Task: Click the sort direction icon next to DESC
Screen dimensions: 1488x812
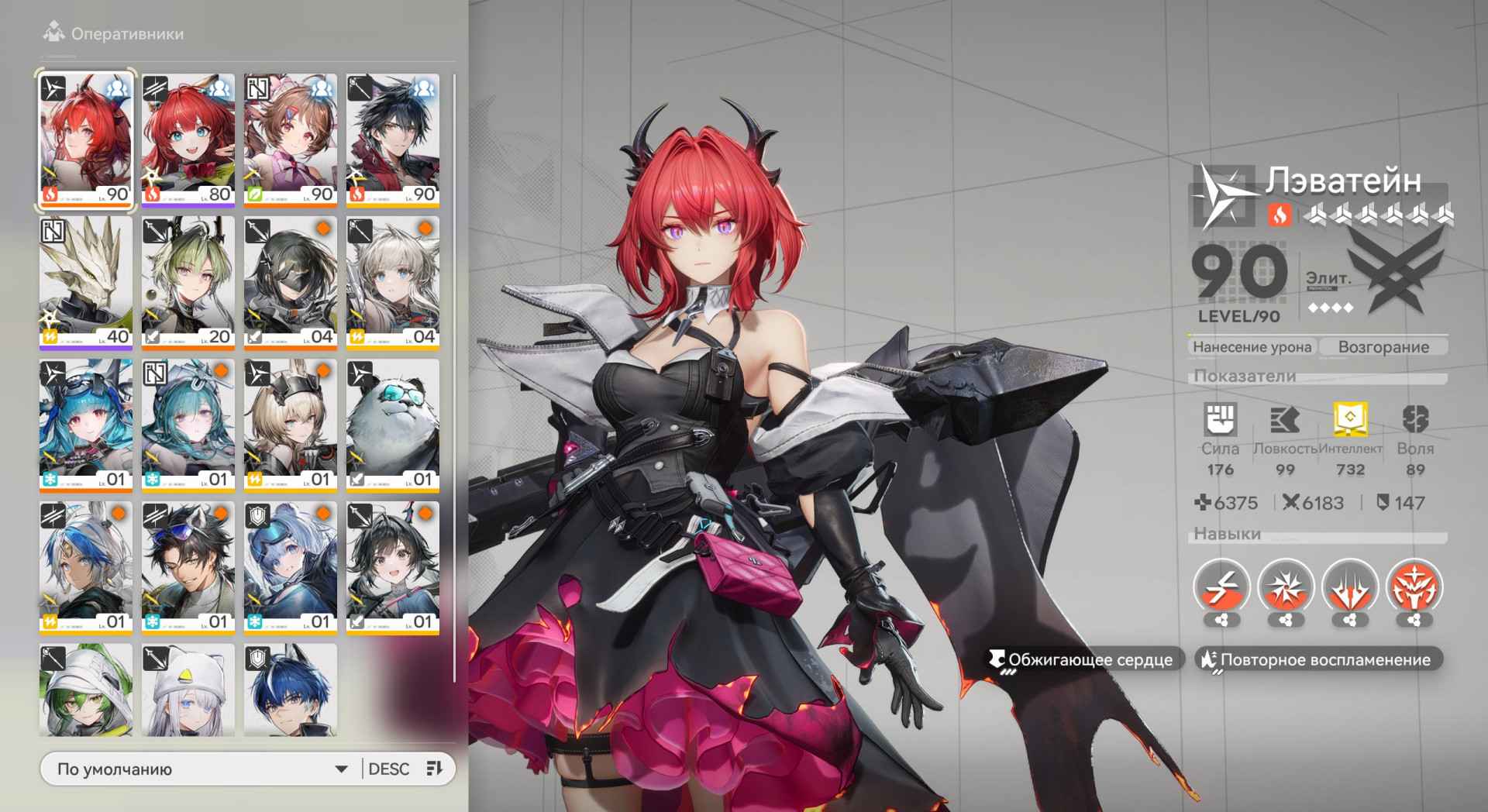Action: 434,769
